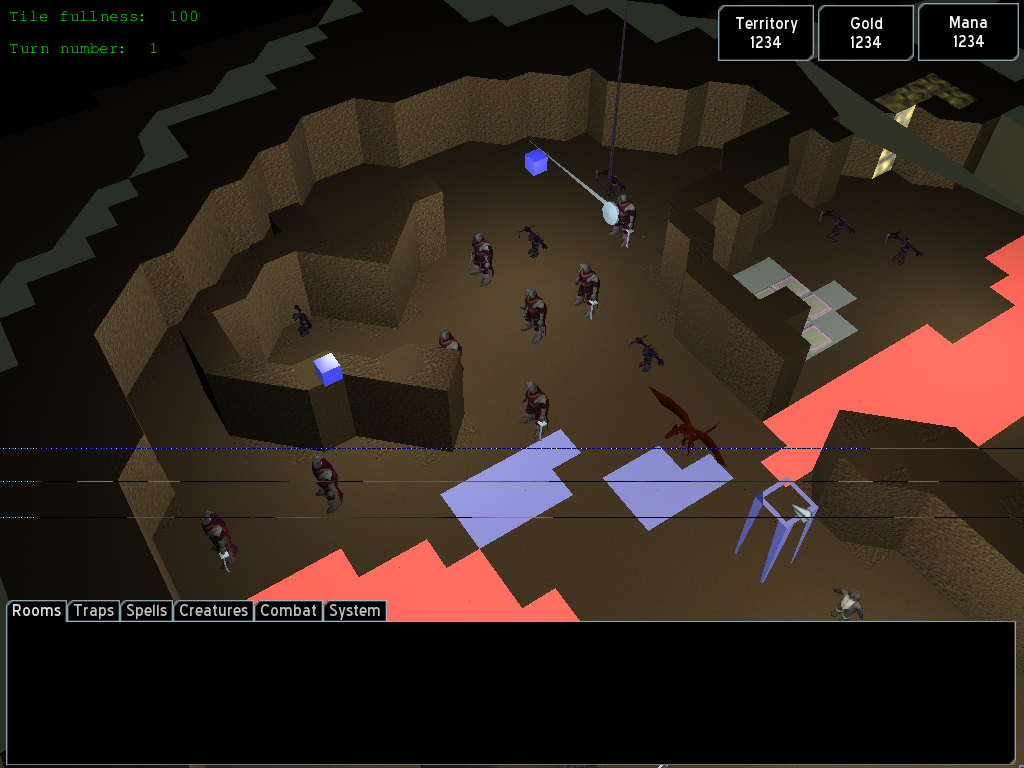Select the Spells tab

click(147, 611)
